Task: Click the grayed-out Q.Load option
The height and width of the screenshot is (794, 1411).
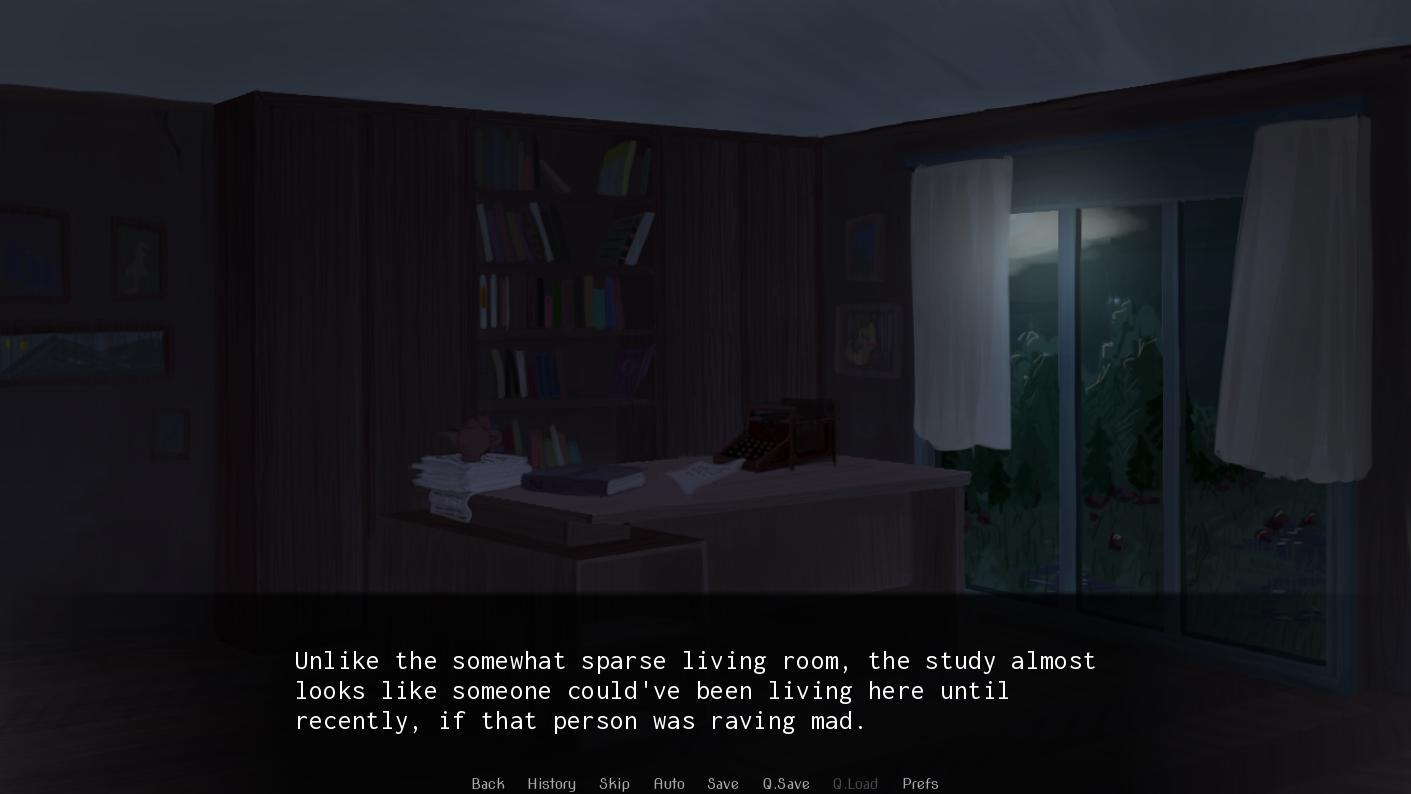Action: (855, 784)
